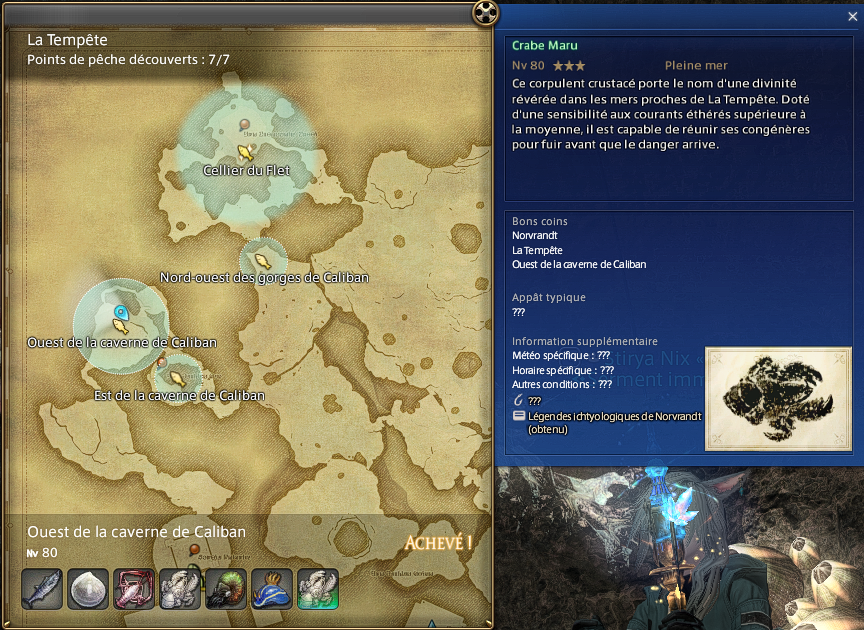Select the white clam shell fish icon
This screenshot has width=864, height=630.
(x=88, y=589)
